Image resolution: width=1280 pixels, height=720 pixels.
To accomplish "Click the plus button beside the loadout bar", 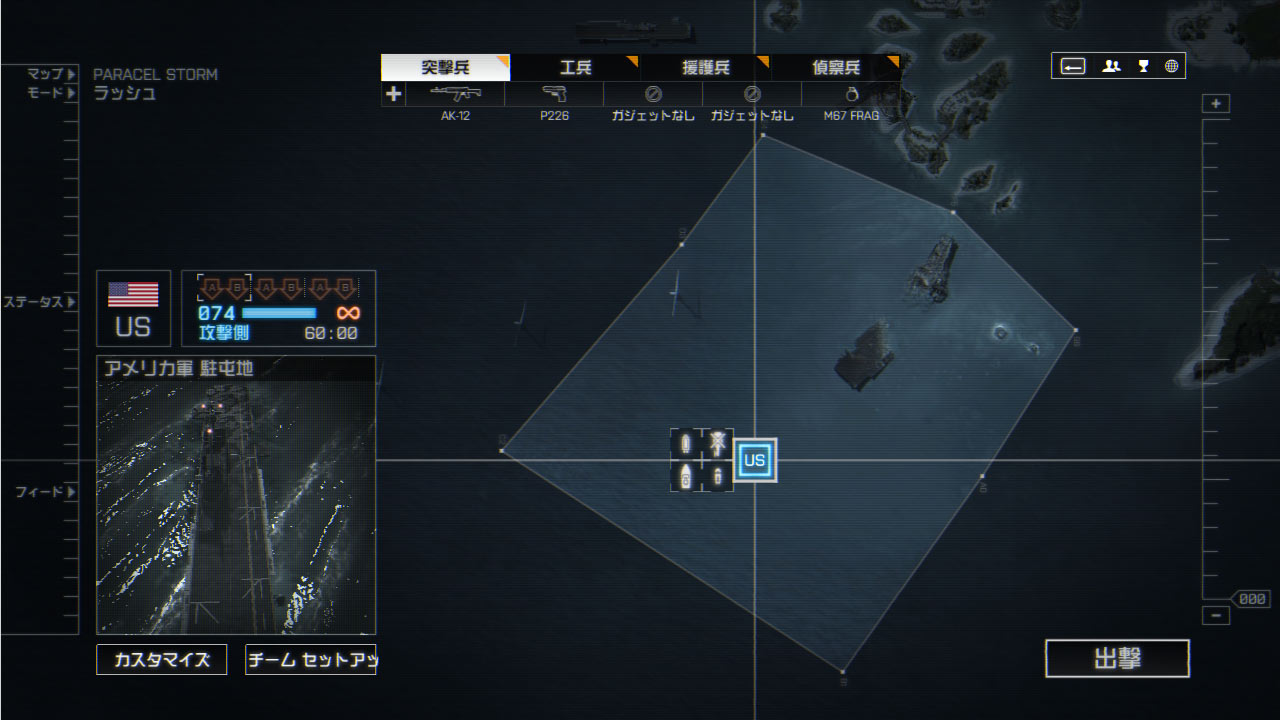I will 394,94.
